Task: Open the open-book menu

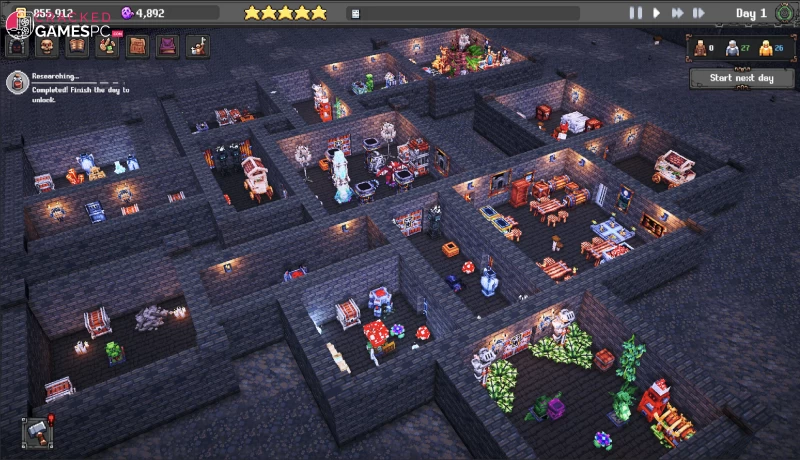Action: point(77,46)
